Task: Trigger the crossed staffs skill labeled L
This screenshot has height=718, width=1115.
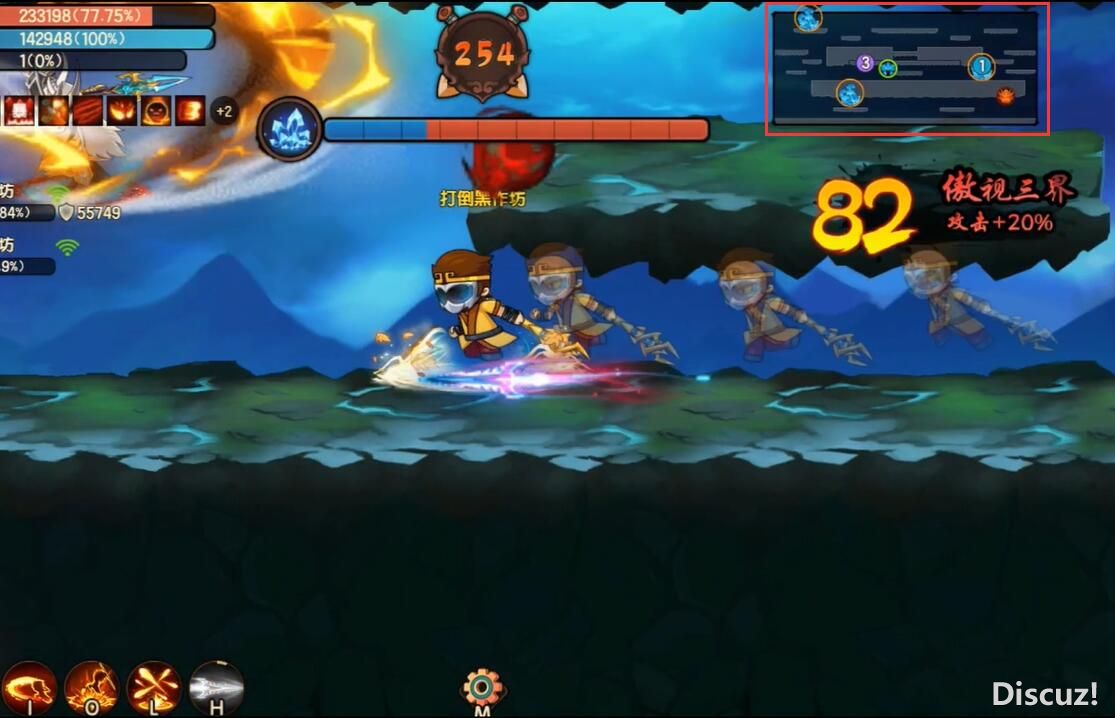Action: click(x=153, y=687)
